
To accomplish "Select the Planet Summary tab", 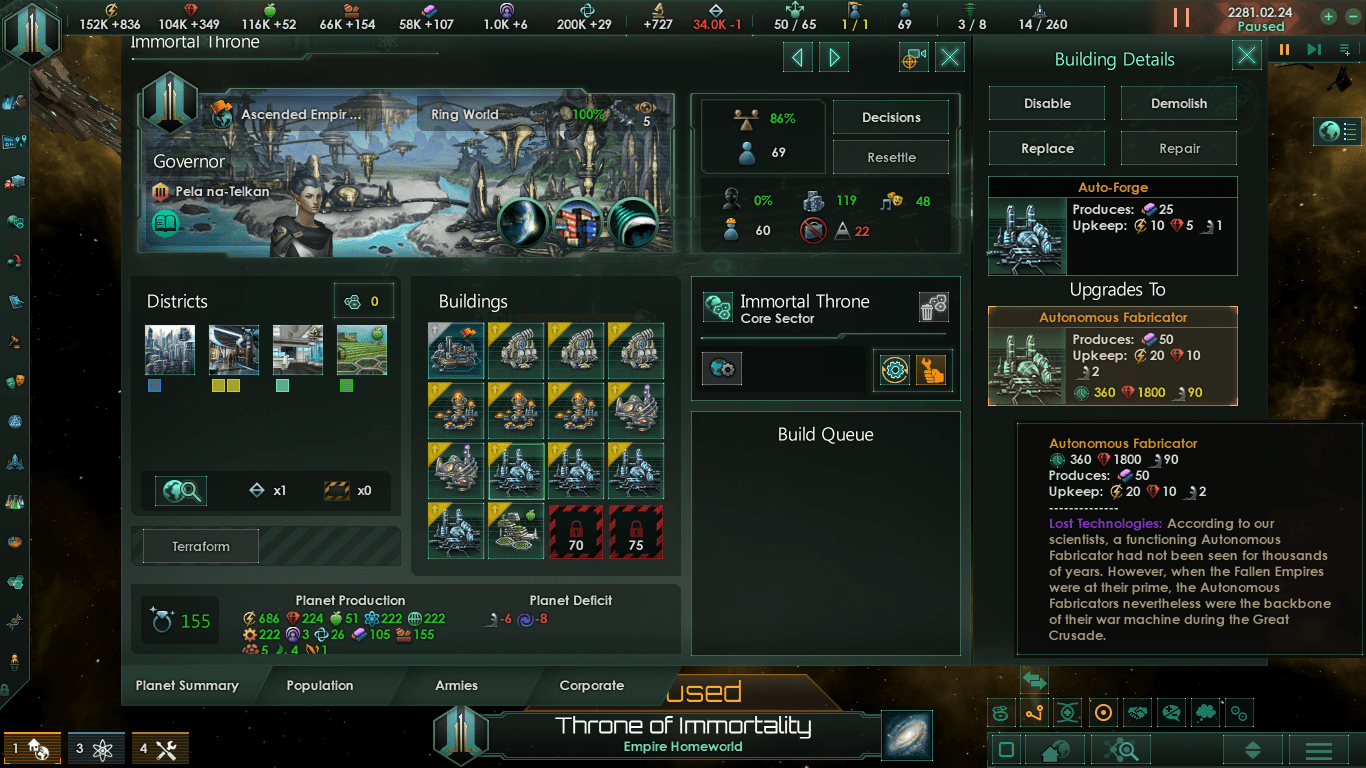I will coord(187,686).
